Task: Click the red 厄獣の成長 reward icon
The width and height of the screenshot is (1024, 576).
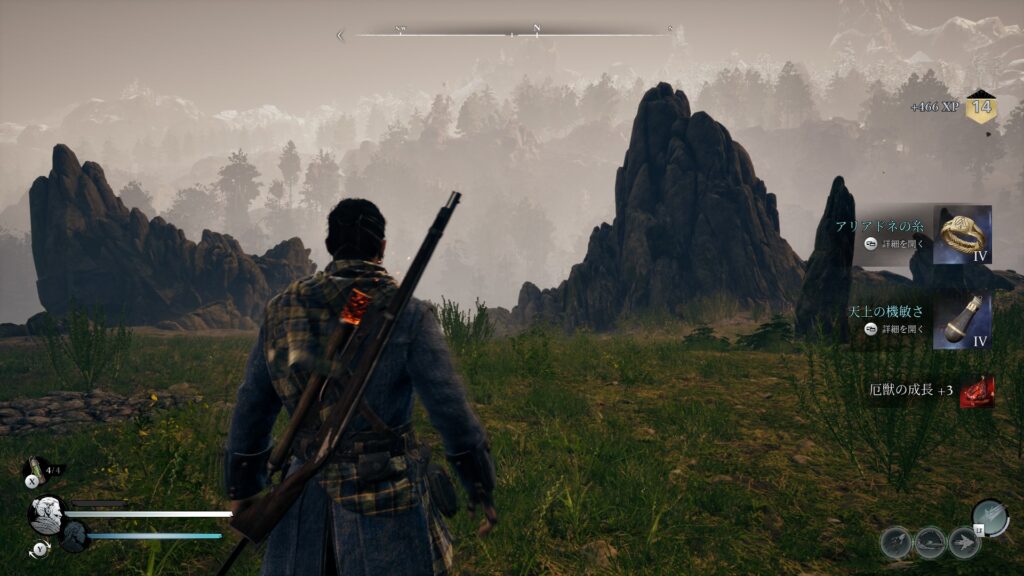Action: click(976, 392)
